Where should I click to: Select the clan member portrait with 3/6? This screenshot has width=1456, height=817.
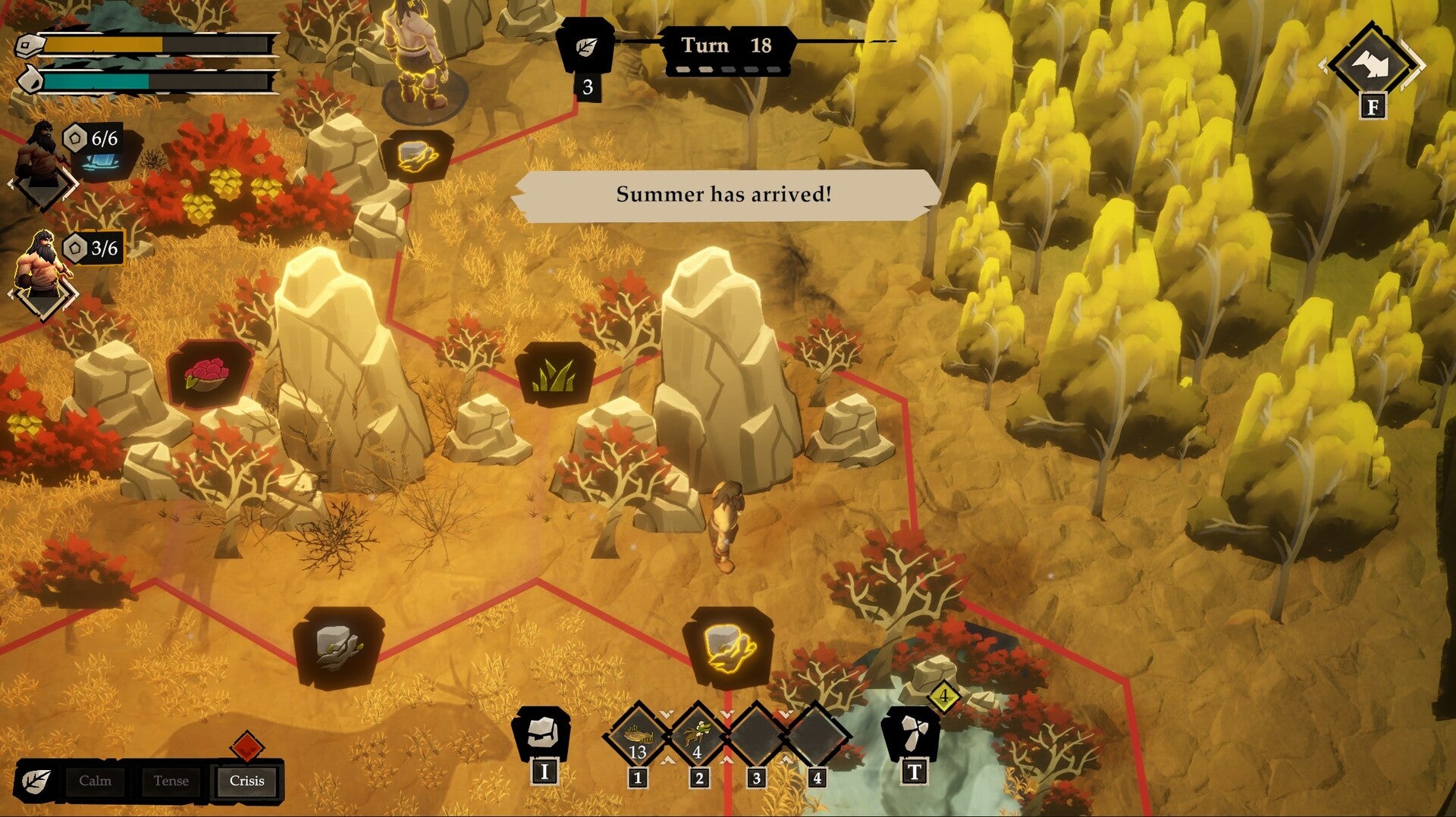tap(42, 269)
